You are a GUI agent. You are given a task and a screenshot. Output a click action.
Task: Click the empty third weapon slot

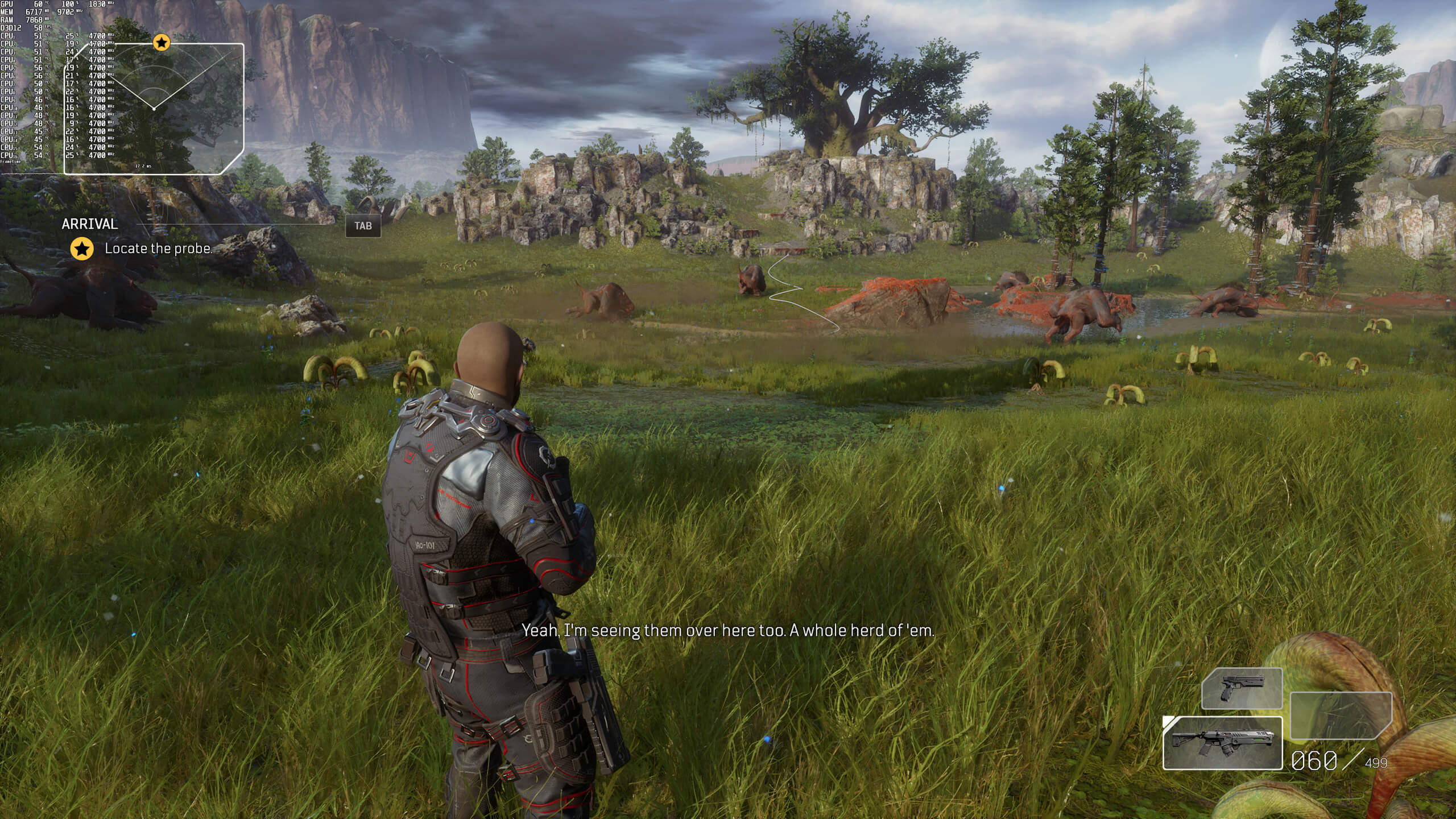point(1341,715)
